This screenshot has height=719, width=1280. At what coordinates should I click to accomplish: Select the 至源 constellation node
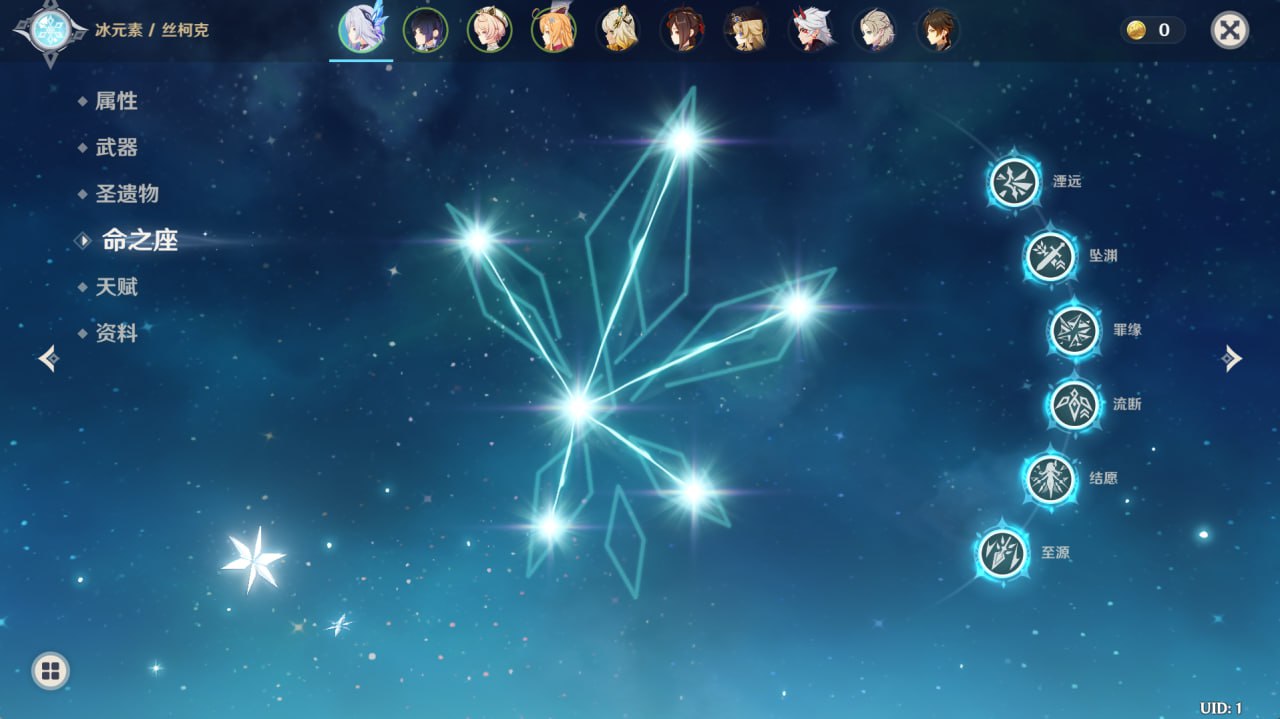coord(1002,552)
